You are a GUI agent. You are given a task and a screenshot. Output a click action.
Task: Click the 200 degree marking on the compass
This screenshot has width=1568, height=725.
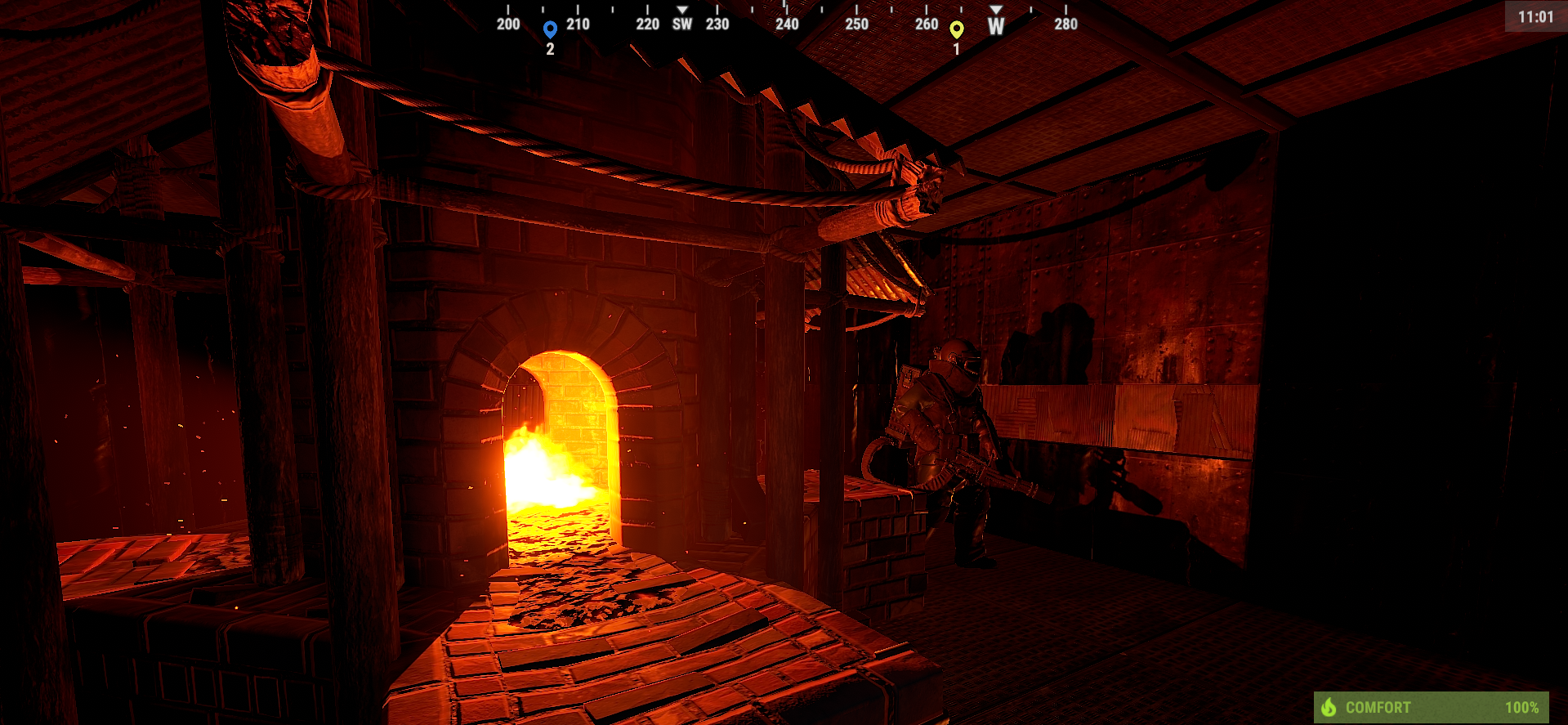click(x=507, y=25)
